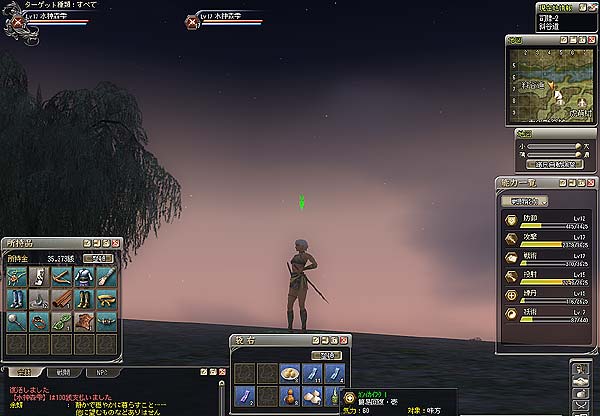This screenshot has width=600, height=416.
Task: Switch to the 戦闘 chat tab
Action: click(63, 371)
